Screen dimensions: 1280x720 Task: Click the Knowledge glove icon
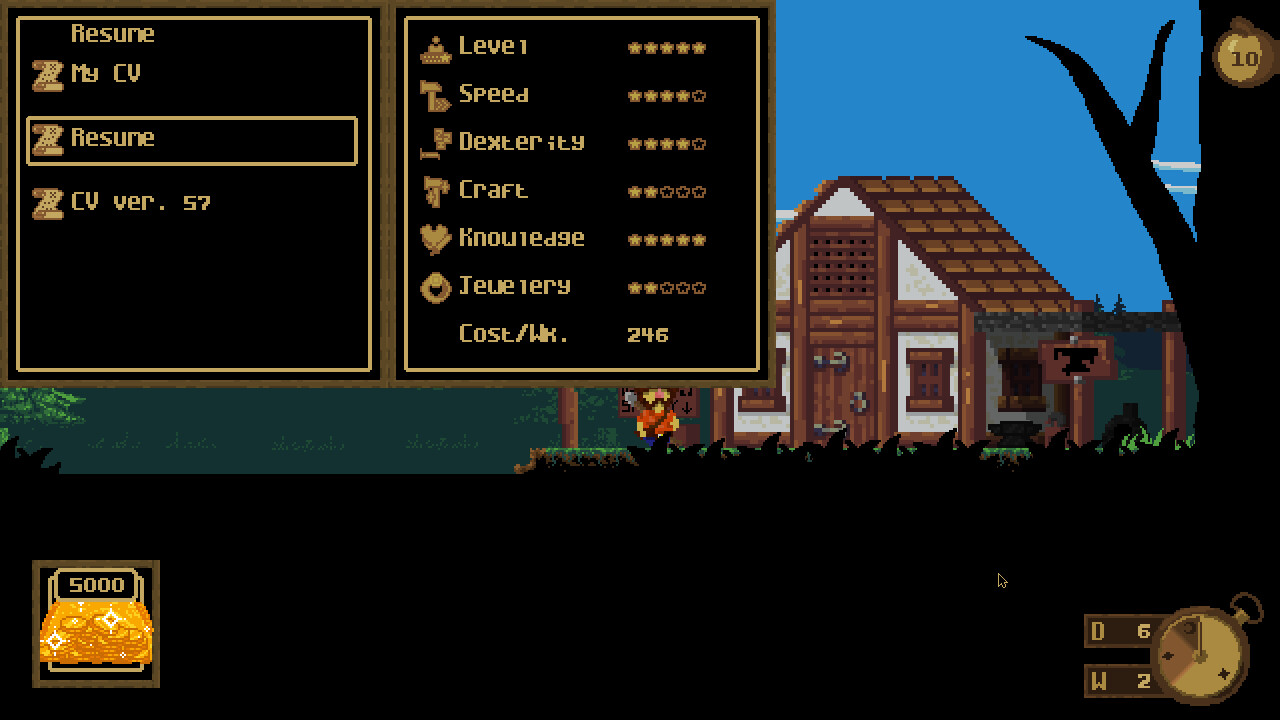point(435,237)
